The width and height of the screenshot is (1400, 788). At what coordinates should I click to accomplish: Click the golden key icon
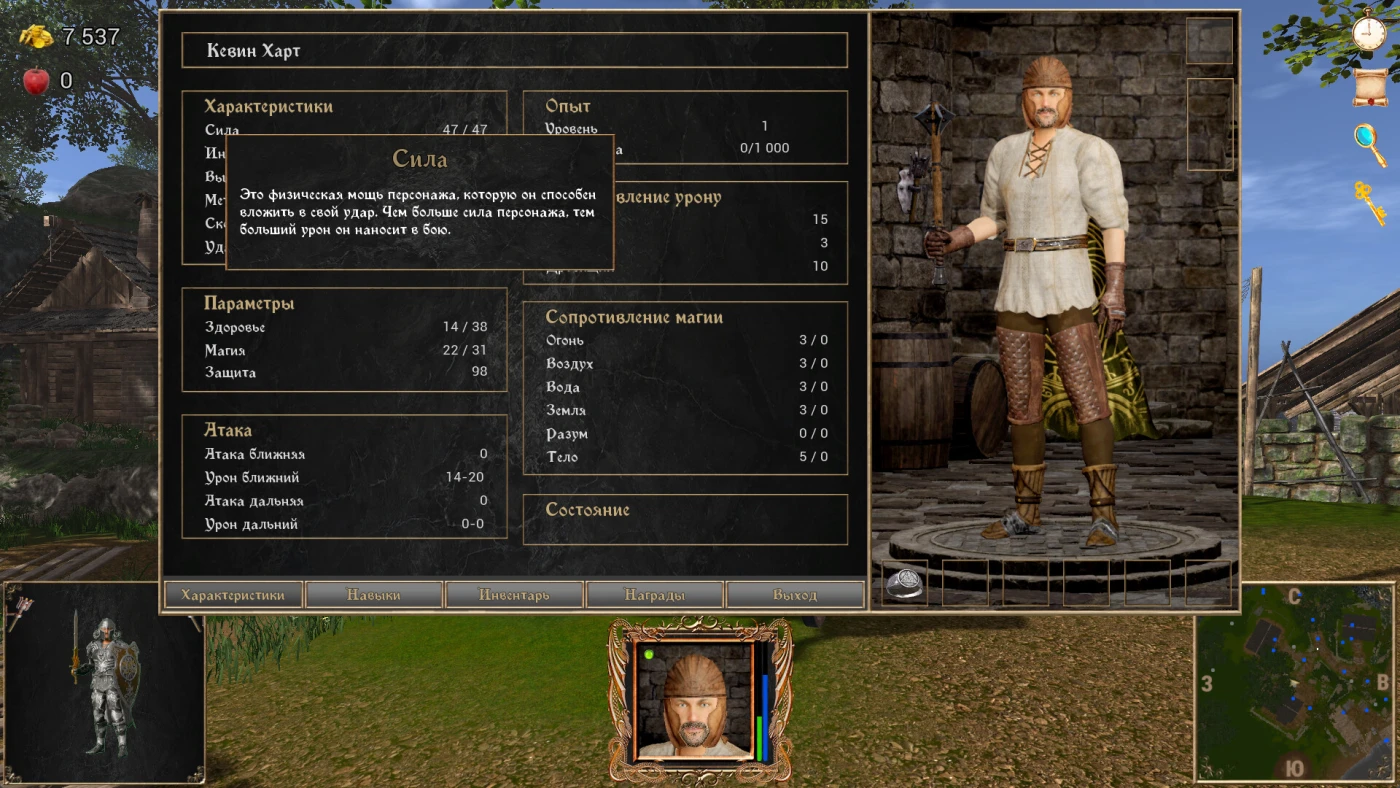(x=1370, y=202)
